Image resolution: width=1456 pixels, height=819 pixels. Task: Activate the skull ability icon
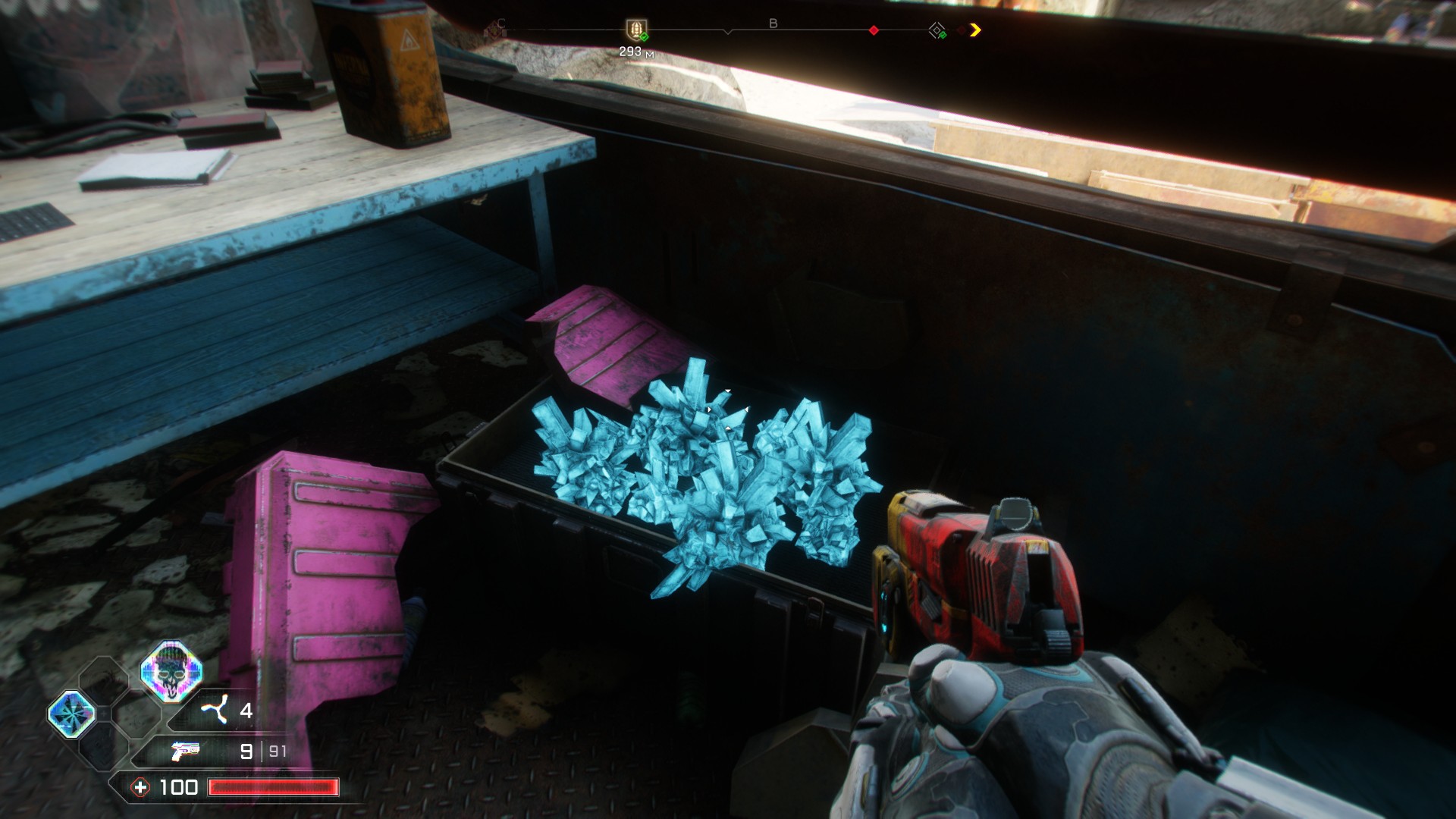point(171,669)
